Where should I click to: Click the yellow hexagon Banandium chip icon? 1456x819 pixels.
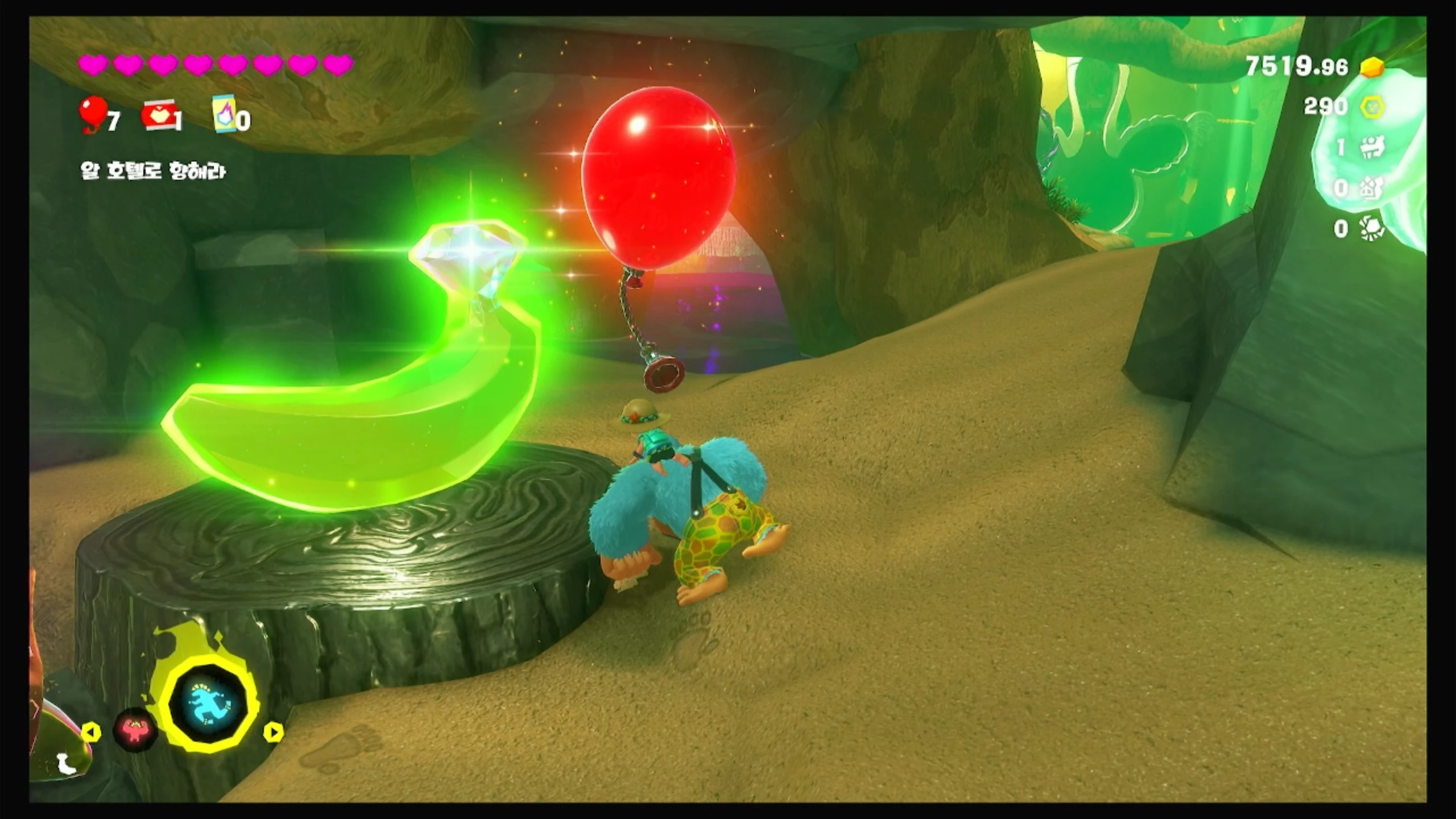click(1372, 106)
